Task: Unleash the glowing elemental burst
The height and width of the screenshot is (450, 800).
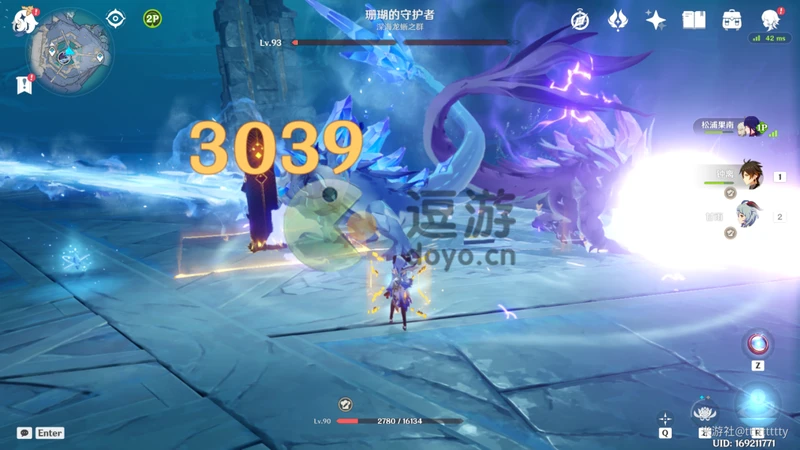Action: coord(759,406)
